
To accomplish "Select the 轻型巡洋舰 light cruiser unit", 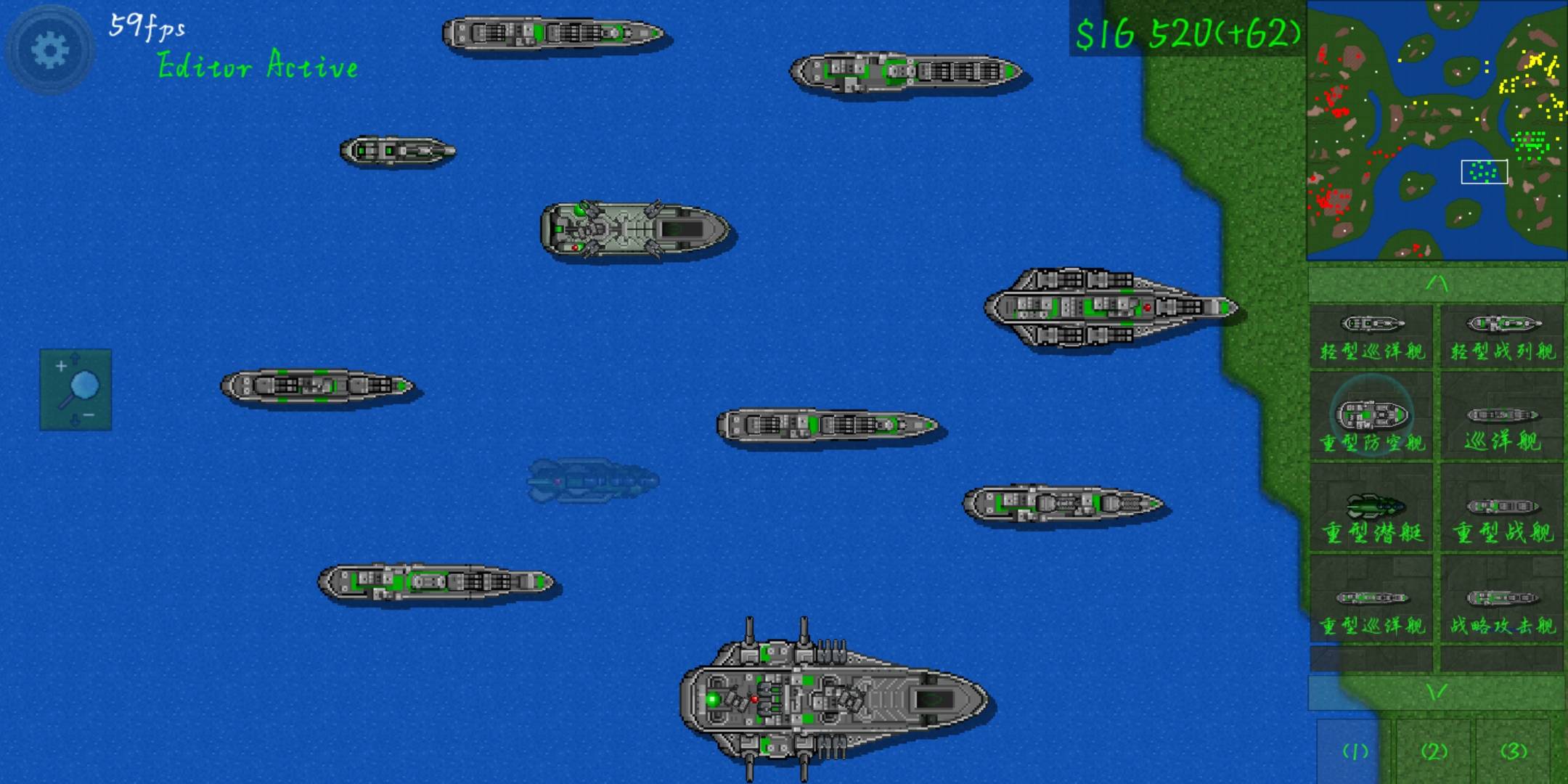I will [x=1371, y=336].
